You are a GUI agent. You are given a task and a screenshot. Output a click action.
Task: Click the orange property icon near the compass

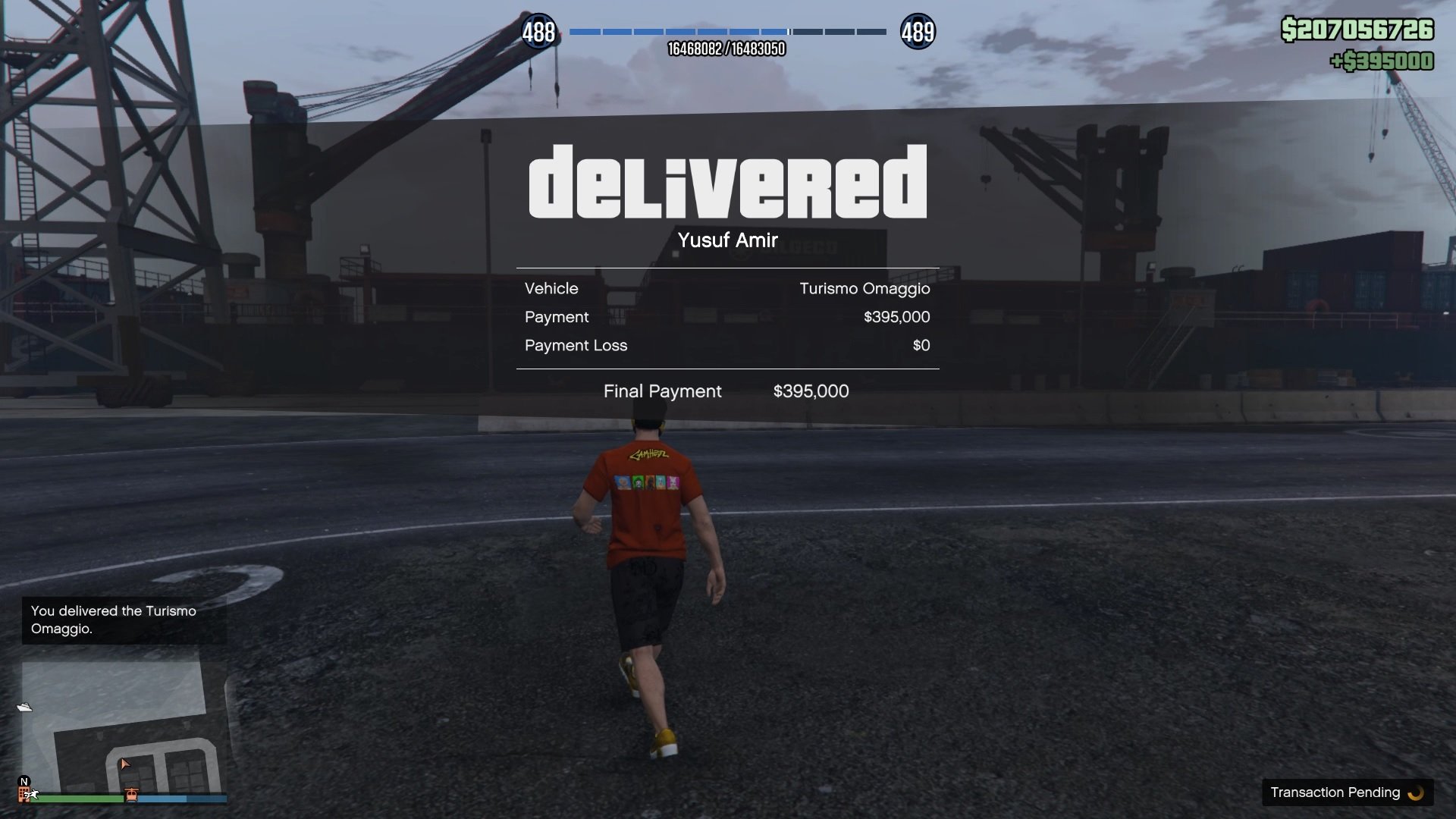click(24, 796)
